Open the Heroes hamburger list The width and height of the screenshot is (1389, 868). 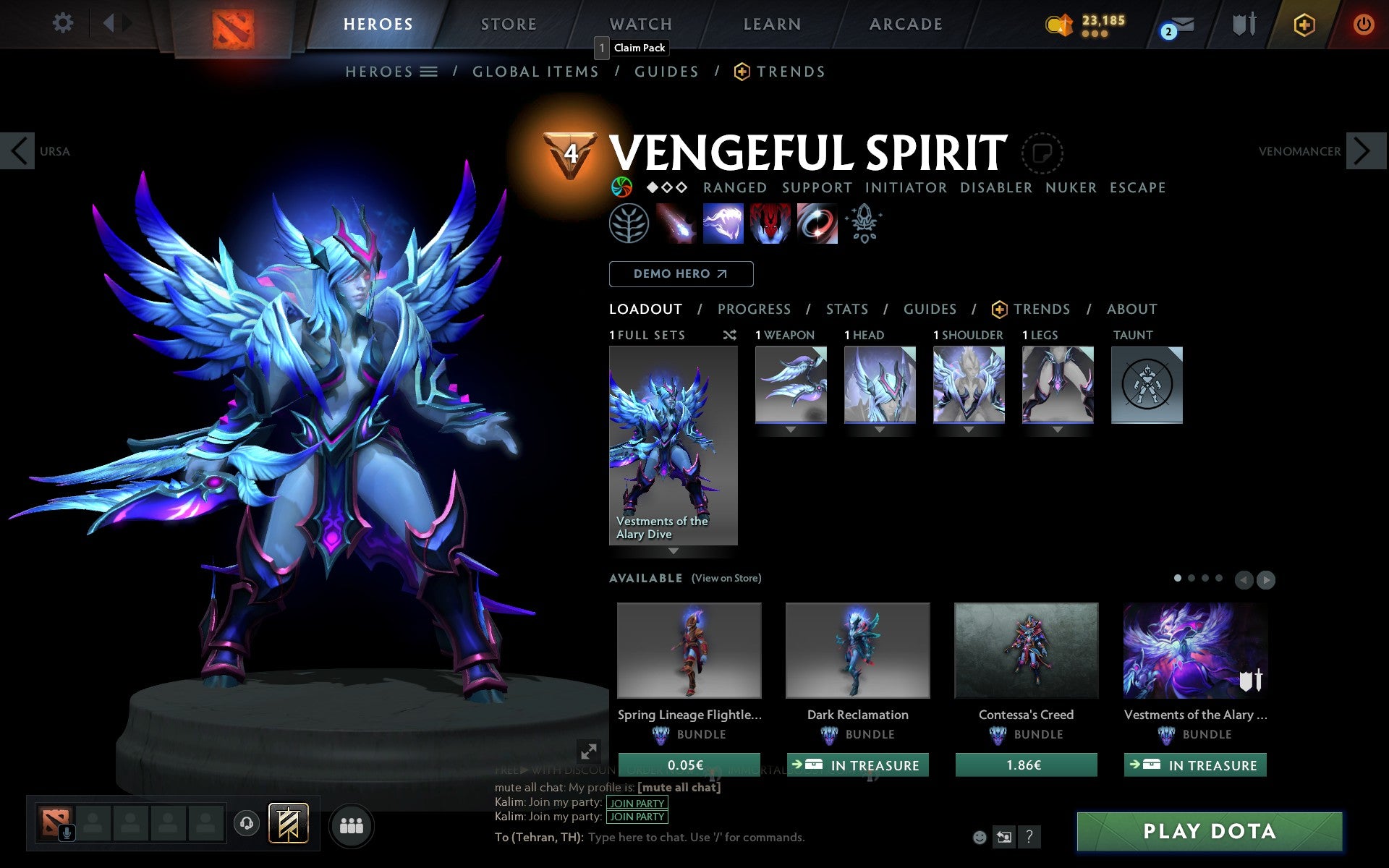click(x=430, y=72)
